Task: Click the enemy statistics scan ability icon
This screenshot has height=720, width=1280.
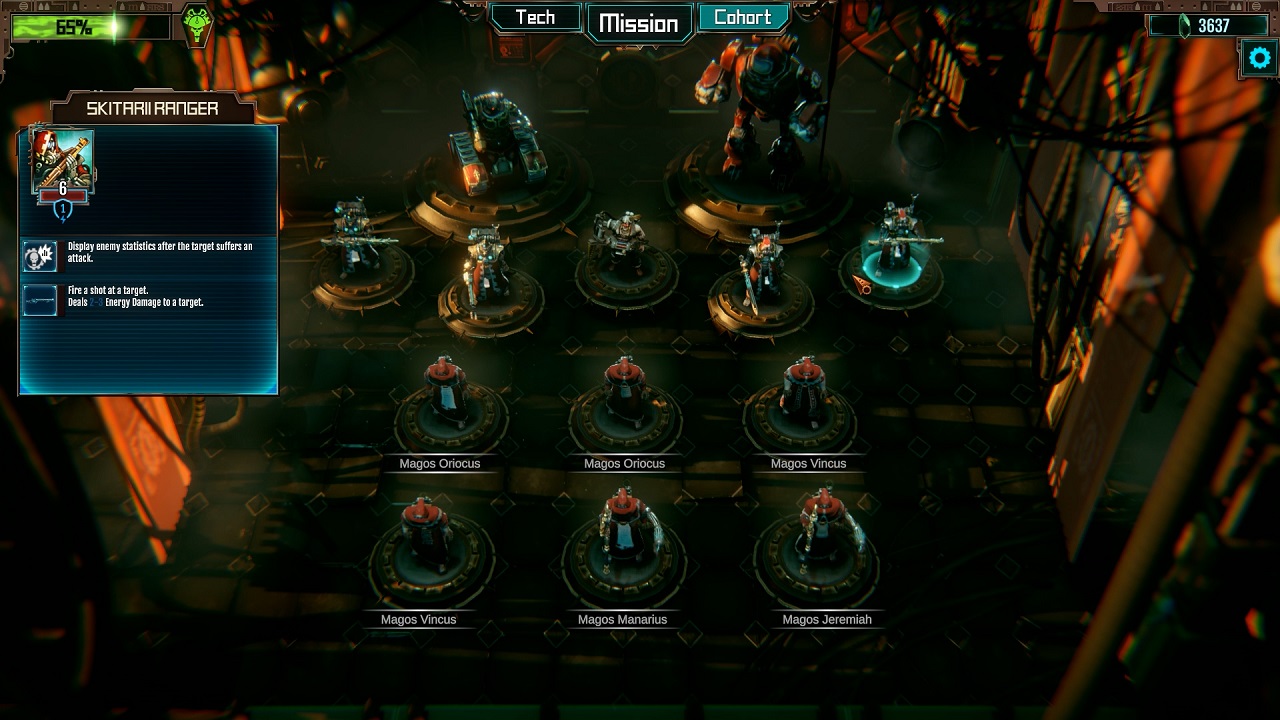Action: pos(40,256)
